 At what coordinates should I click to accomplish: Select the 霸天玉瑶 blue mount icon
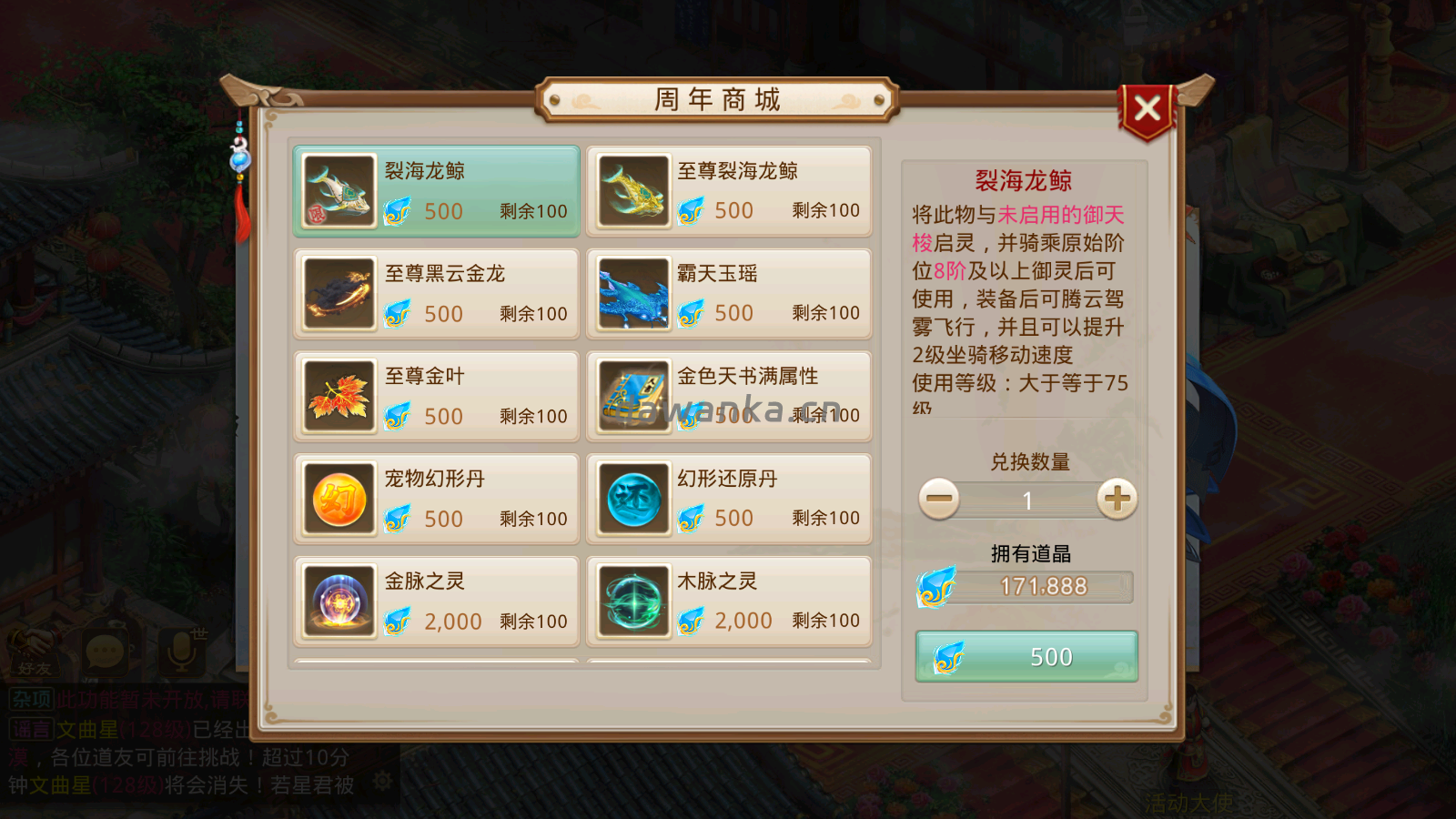point(632,294)
